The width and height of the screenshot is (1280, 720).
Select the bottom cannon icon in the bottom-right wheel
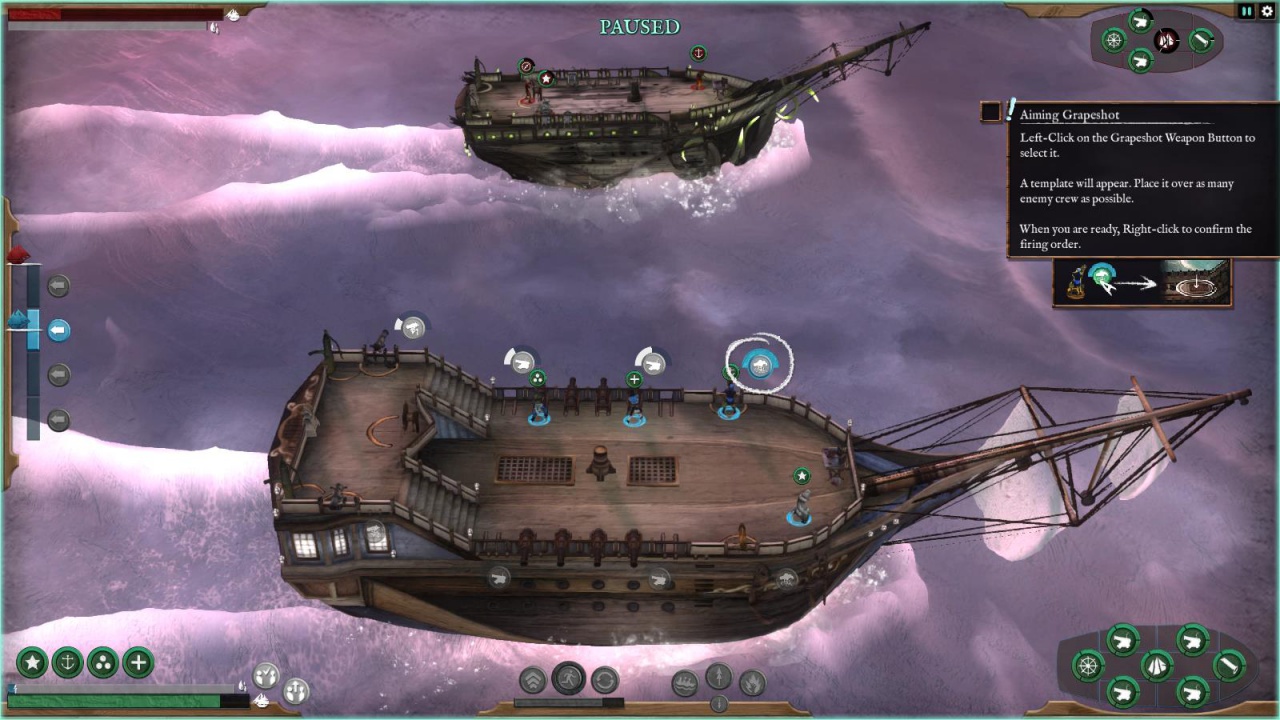1123,692
